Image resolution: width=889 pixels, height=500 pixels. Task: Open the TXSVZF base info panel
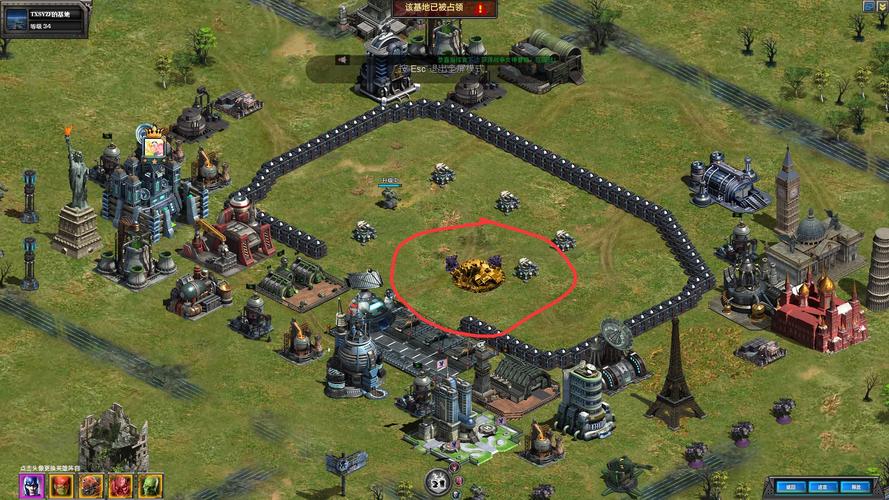(x=45, y=19)
